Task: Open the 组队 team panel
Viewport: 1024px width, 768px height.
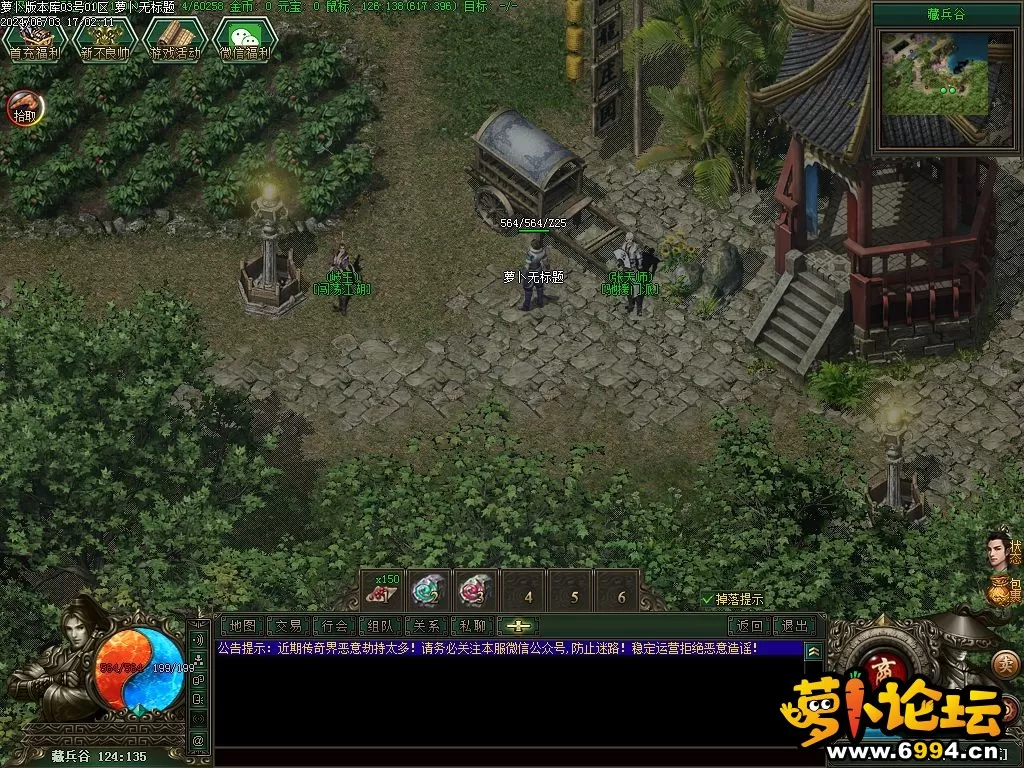Action: point(381,626)
